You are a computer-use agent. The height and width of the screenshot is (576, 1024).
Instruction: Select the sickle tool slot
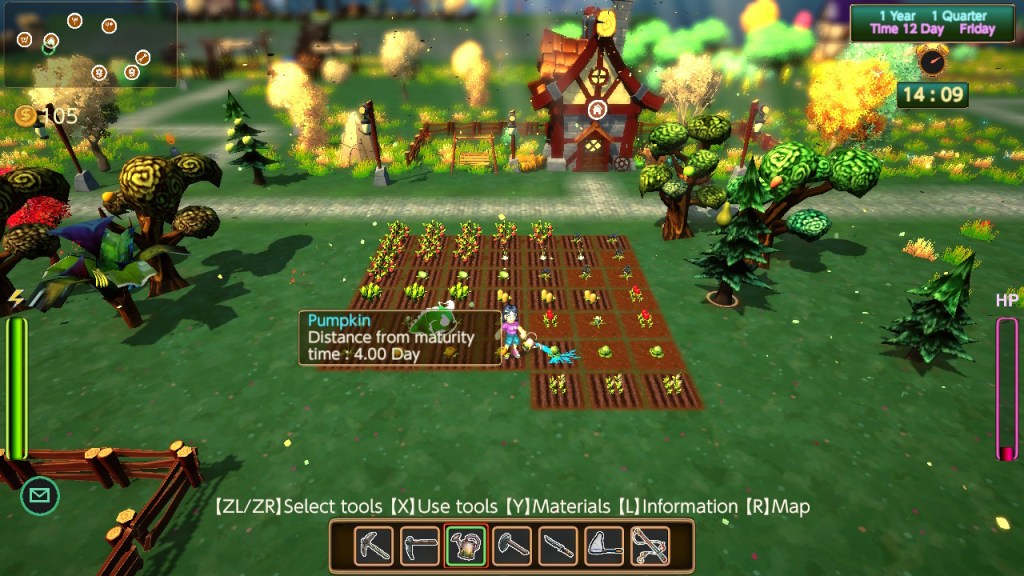coord(604,546)
